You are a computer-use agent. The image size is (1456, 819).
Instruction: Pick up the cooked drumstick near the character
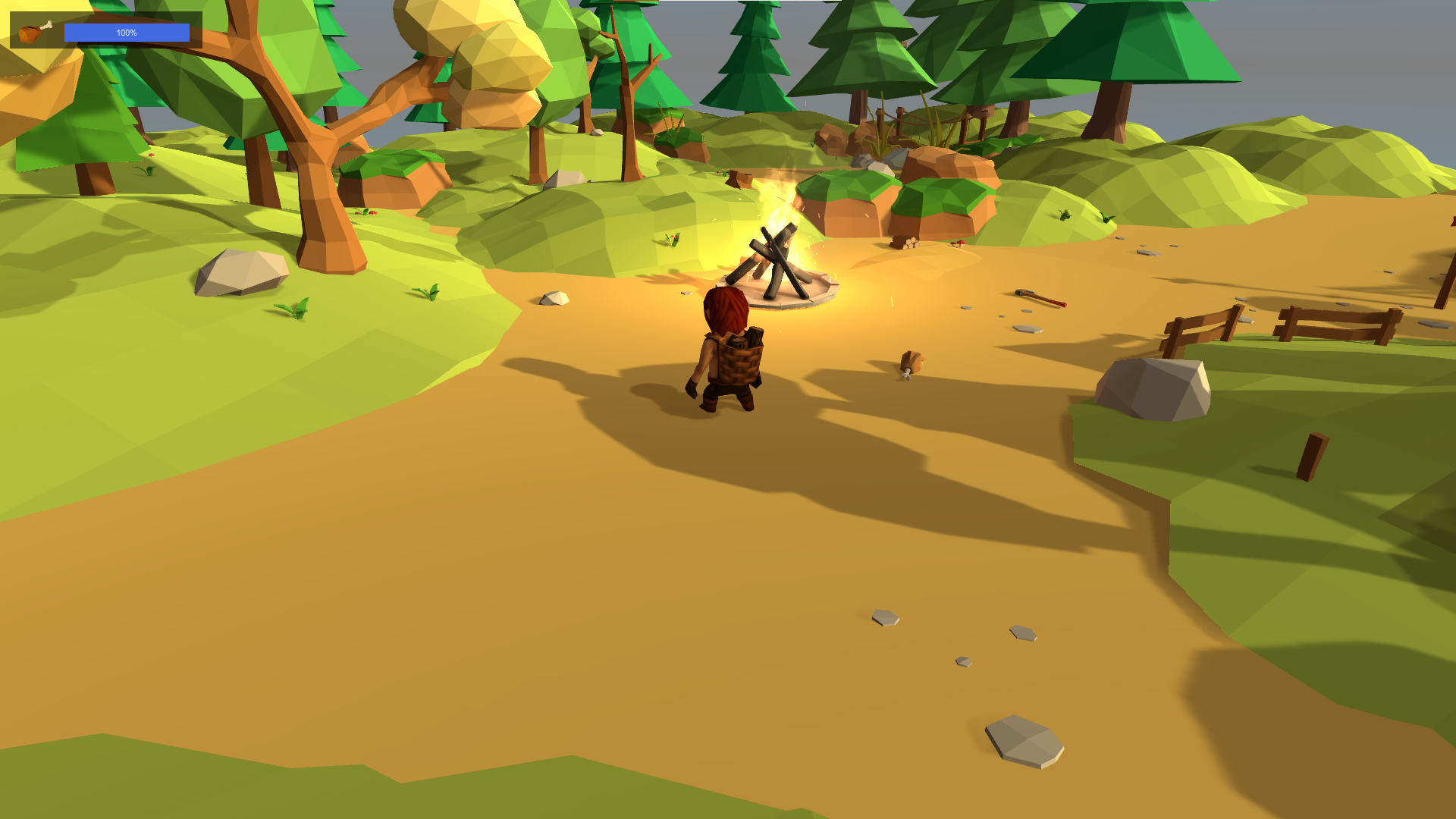[x=912, y=364]
